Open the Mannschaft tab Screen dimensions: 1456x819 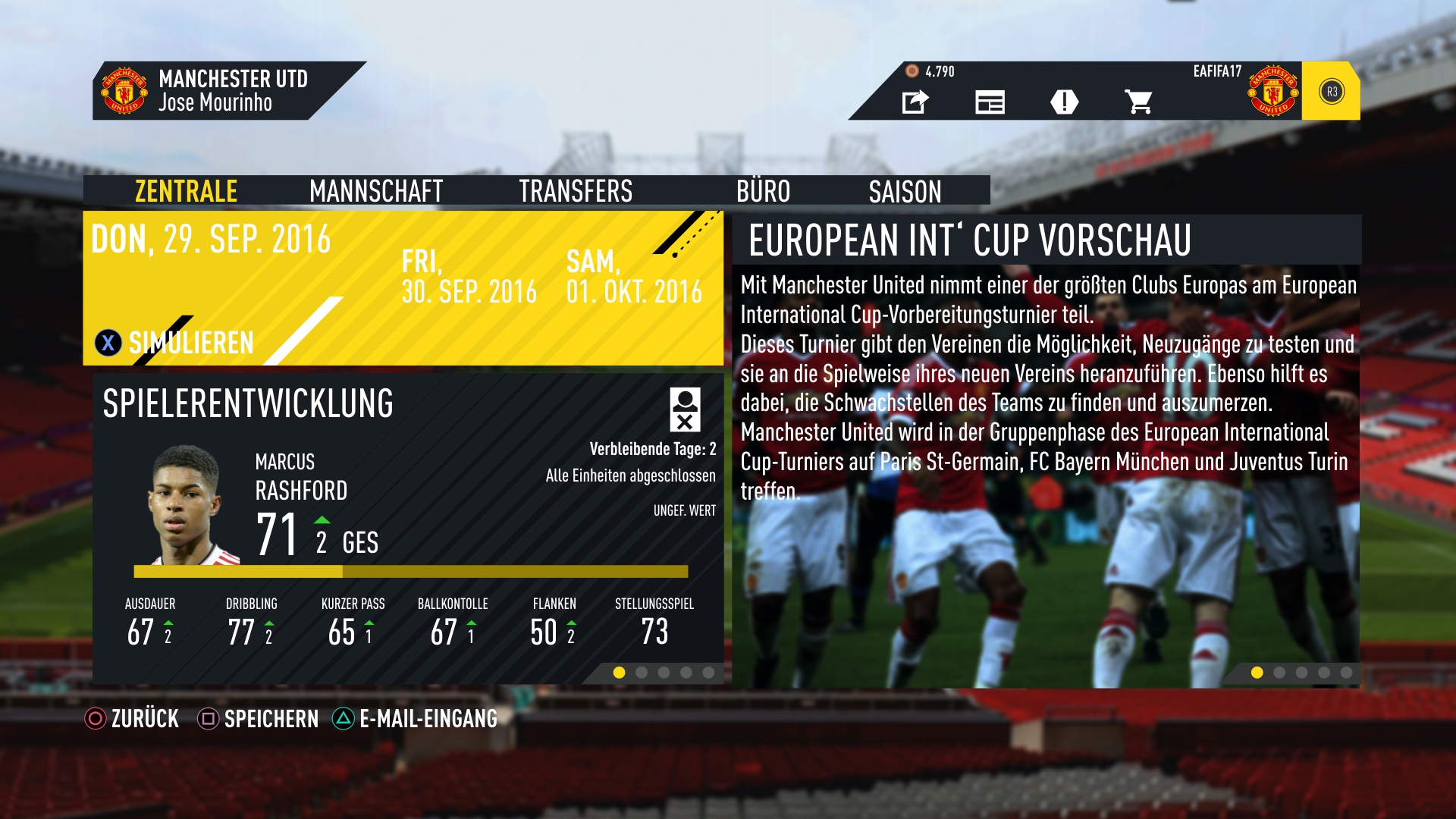tap(376, 191)
